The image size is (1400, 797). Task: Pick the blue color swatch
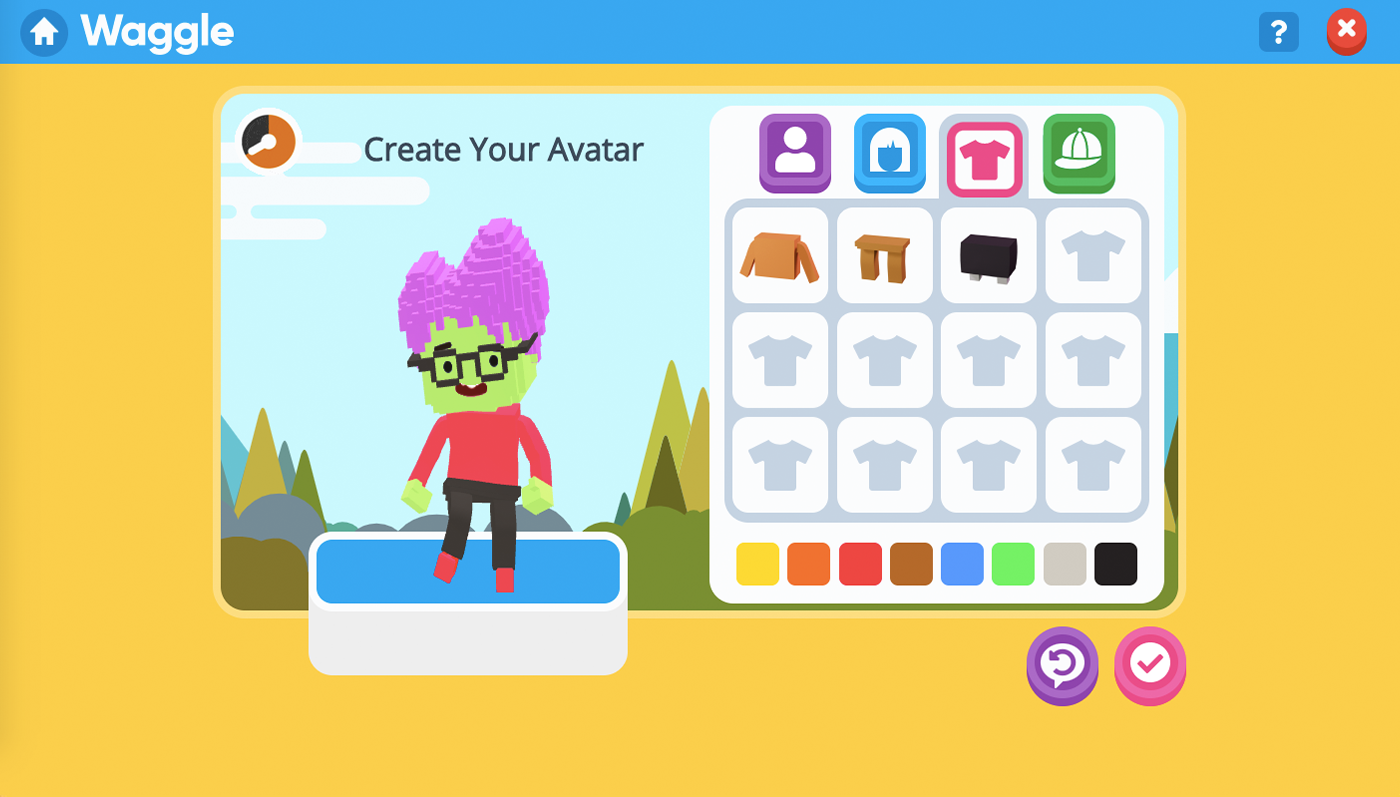(962, 564)
